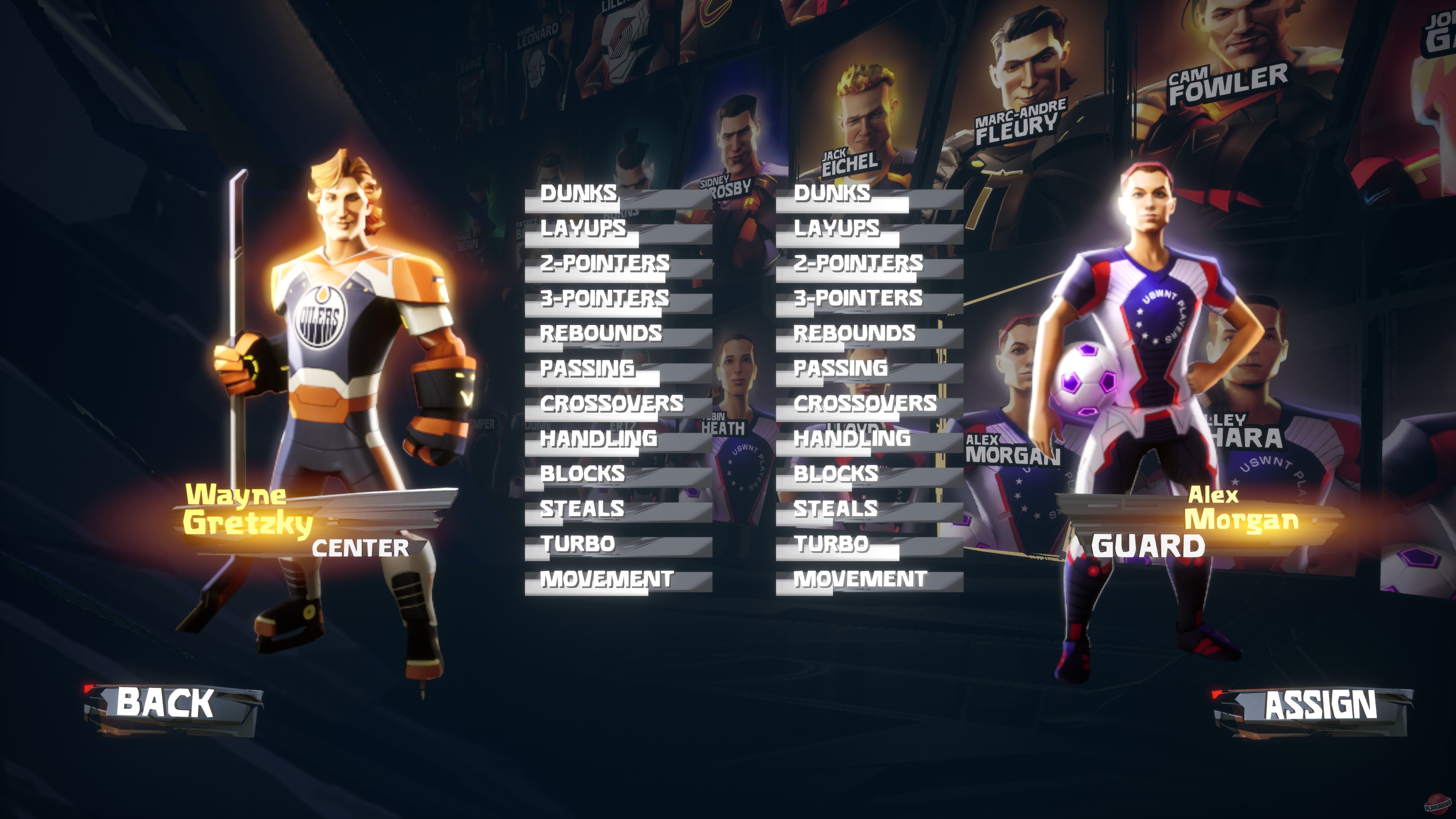Click the CENTER position label under Gretzky
The image size is (1456, 819).
click(x=361, y=546)
